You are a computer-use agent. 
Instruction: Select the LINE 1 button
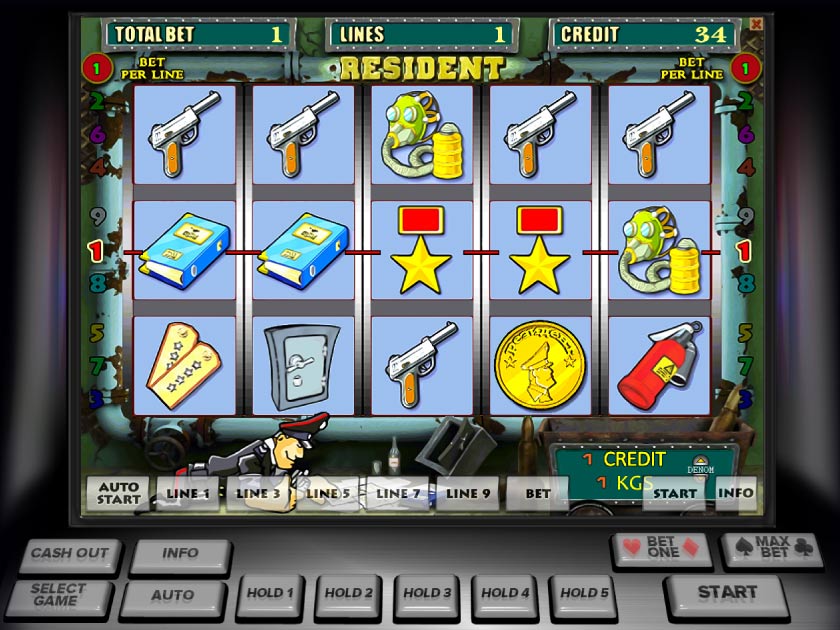tap(188, 493)
